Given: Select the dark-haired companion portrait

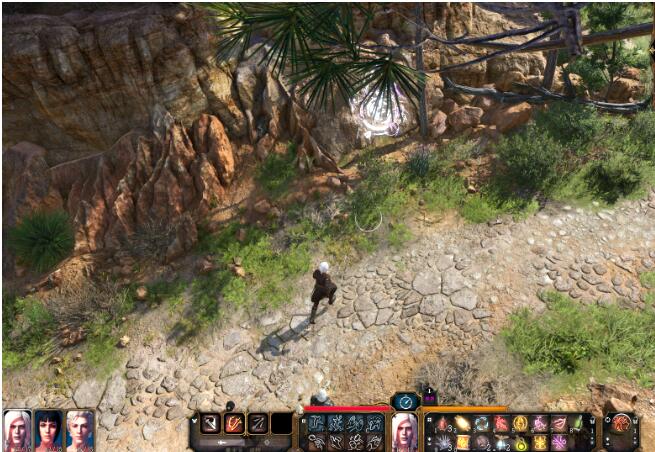Looking at the screenshot, I should pyautogui.click(x=48, y=430).
